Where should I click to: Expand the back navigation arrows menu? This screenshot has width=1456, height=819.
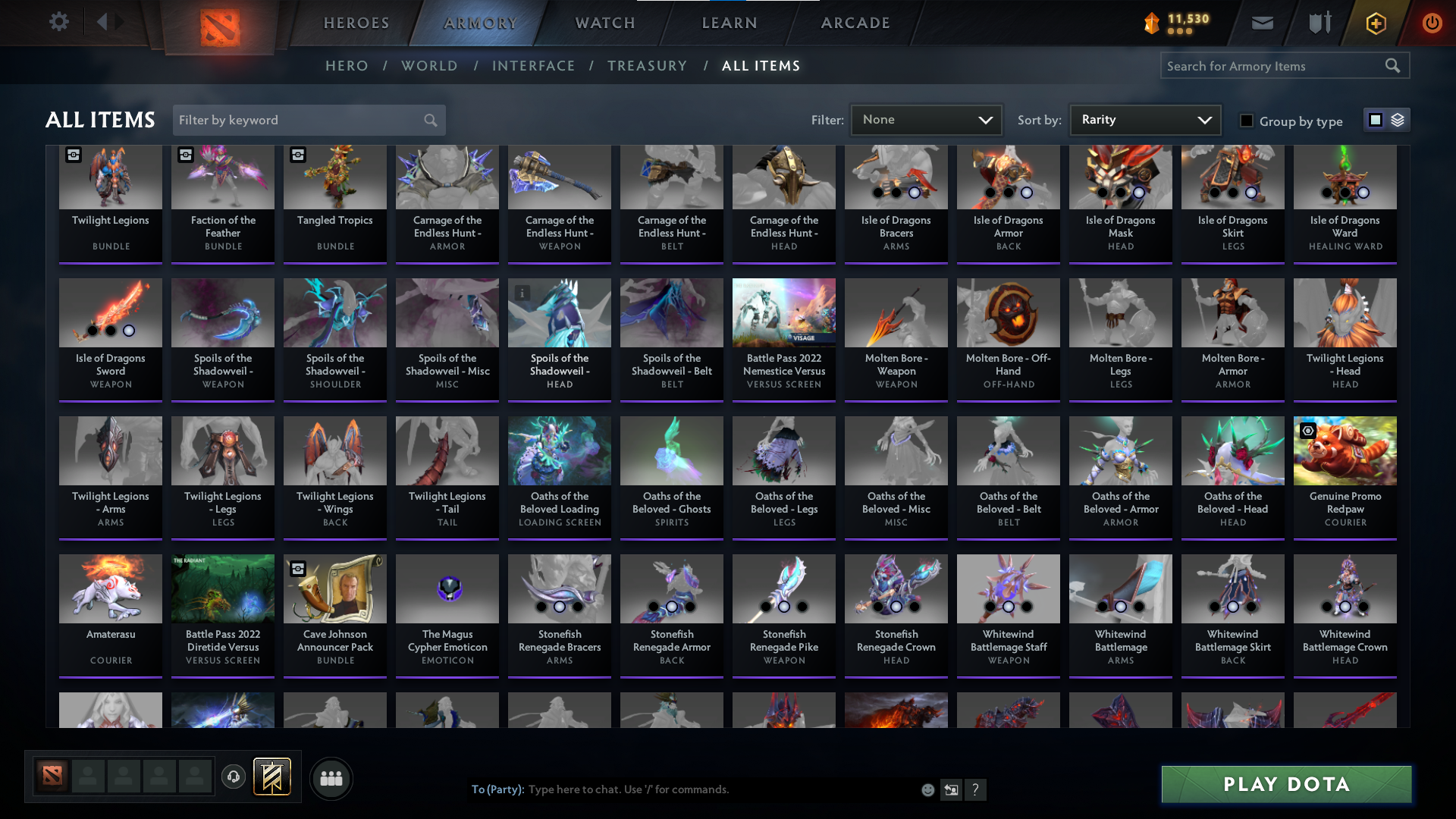click(x=110, y=22)
